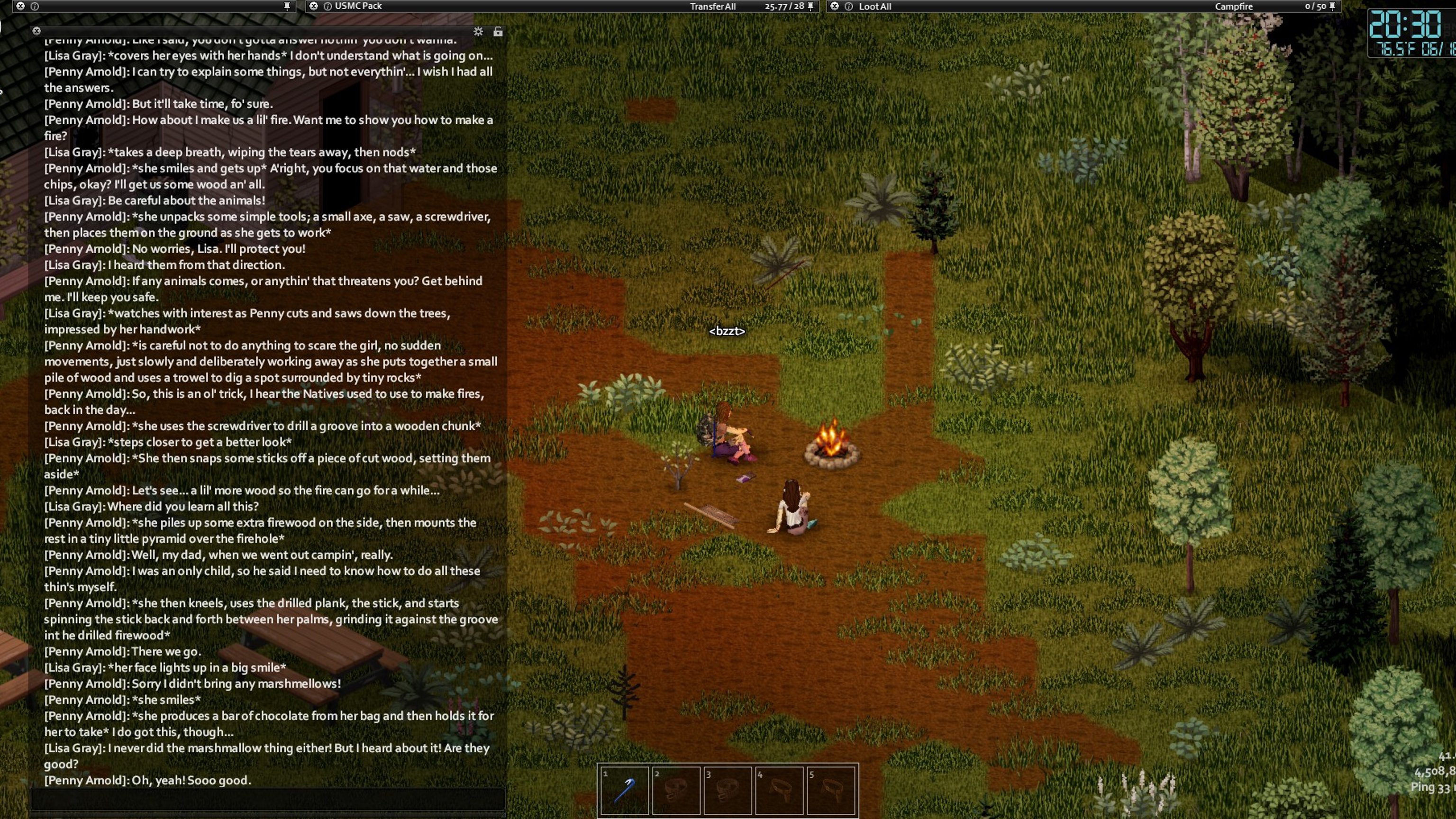1456x819 pixels.
Task: Select hotbar slot 5
Action: (831, 790)
